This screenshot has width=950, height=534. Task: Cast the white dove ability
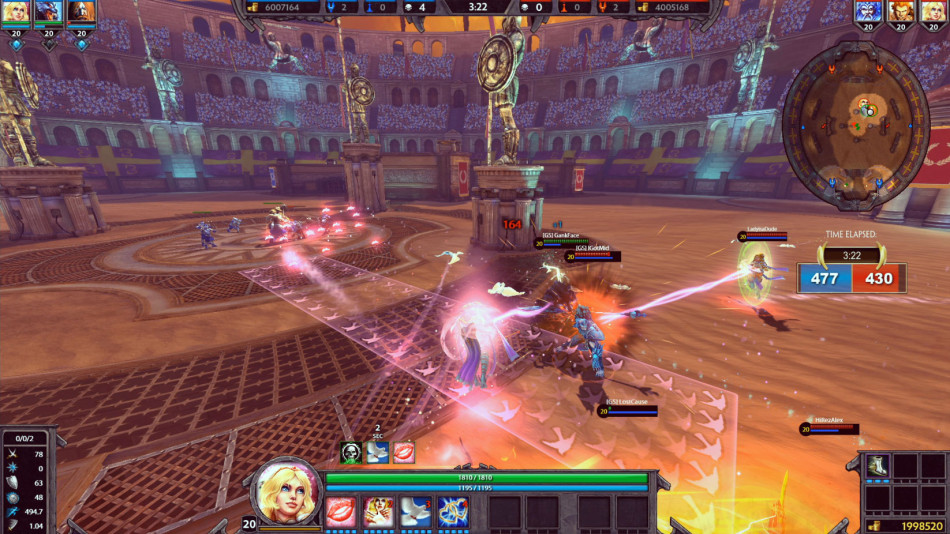pyautogui.click(x=415, y=511)
